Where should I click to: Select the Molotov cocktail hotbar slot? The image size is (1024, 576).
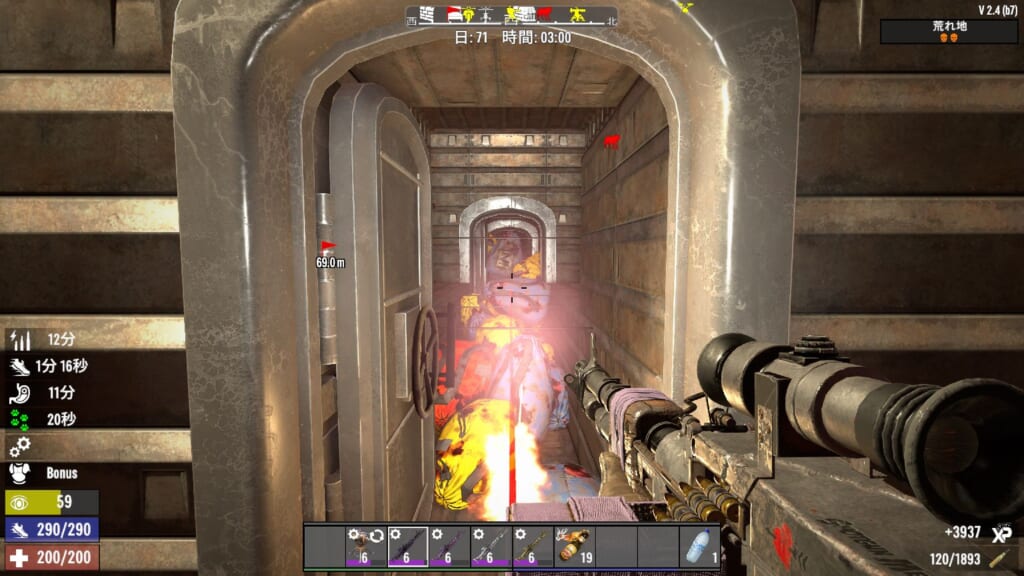pos(574,547)
